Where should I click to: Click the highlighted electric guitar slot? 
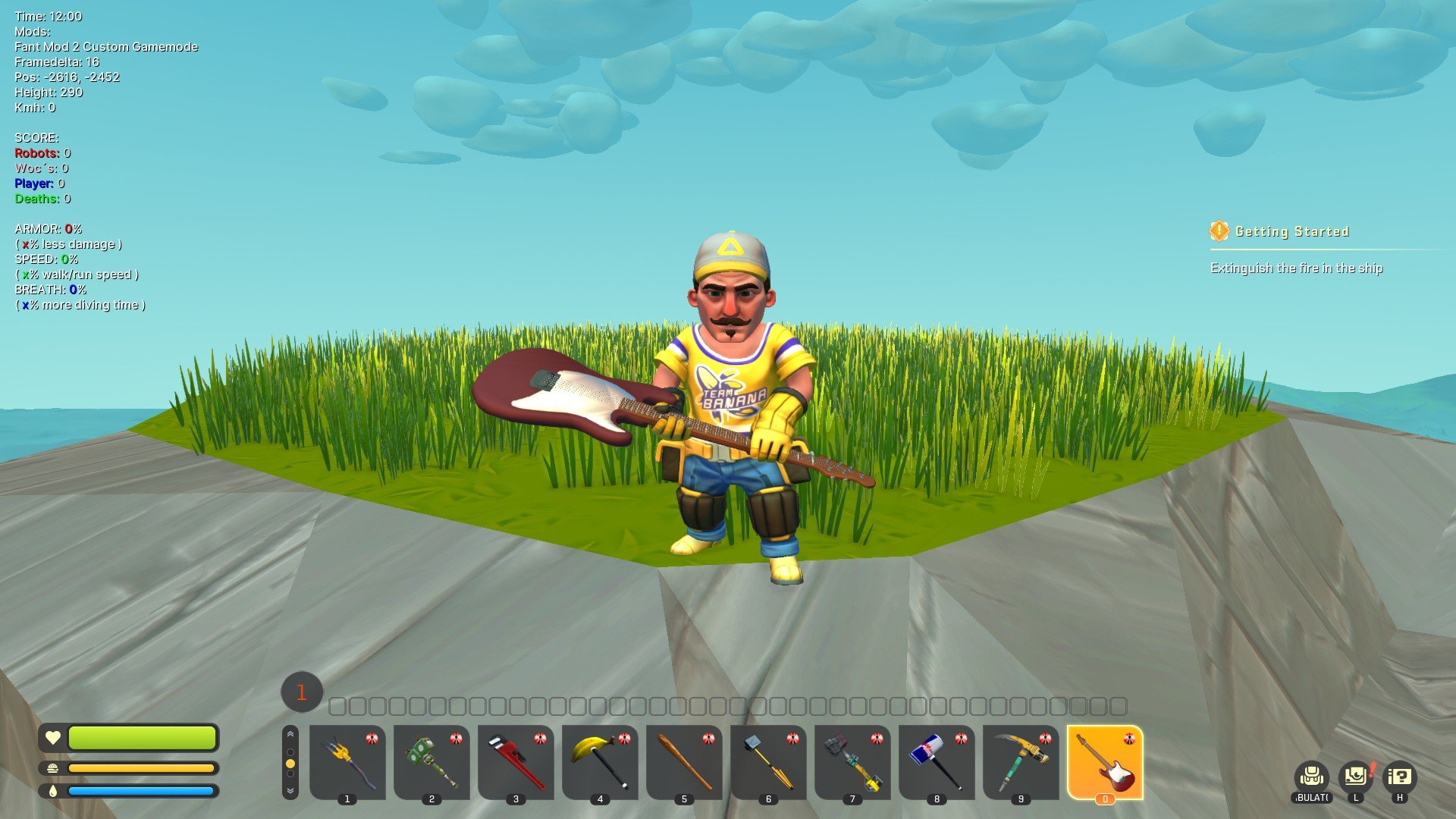click(1105, 761)
